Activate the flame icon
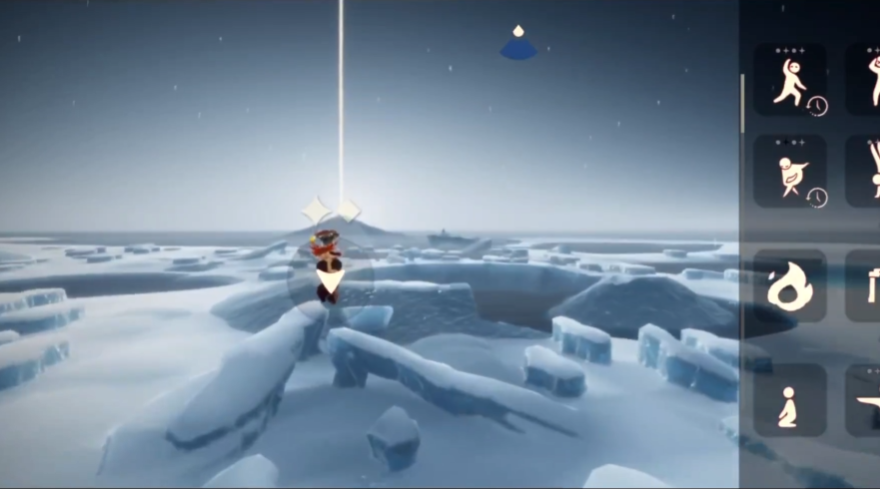The height and width of the screenshot is (489, 880). pyautogui.click(x=789, y=286)
